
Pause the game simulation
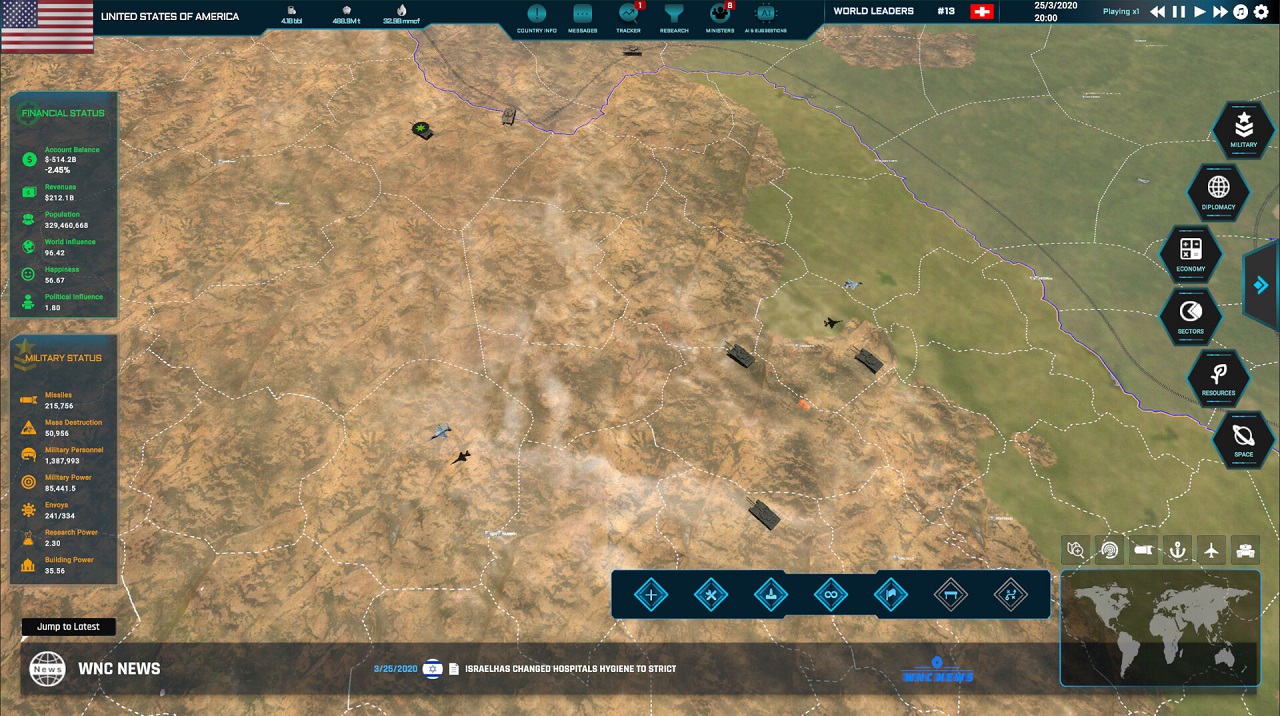[1178, 12]
